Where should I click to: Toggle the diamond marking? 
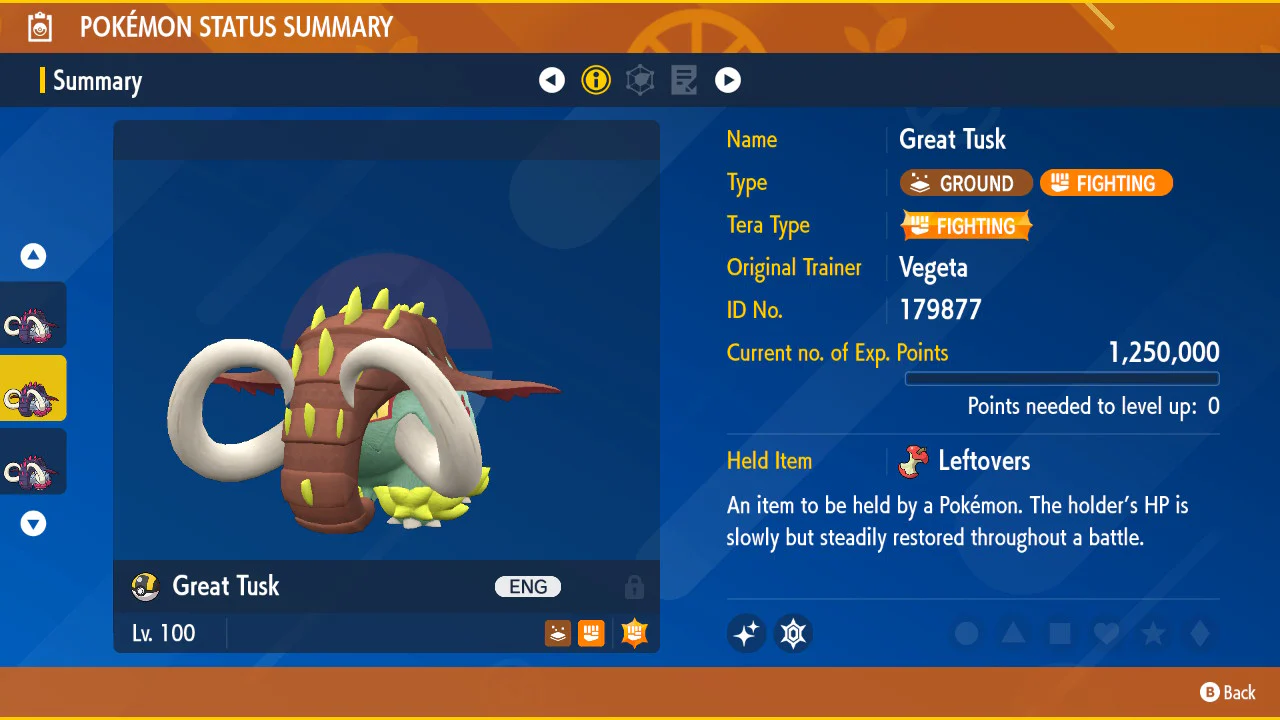coord(1200,633)
